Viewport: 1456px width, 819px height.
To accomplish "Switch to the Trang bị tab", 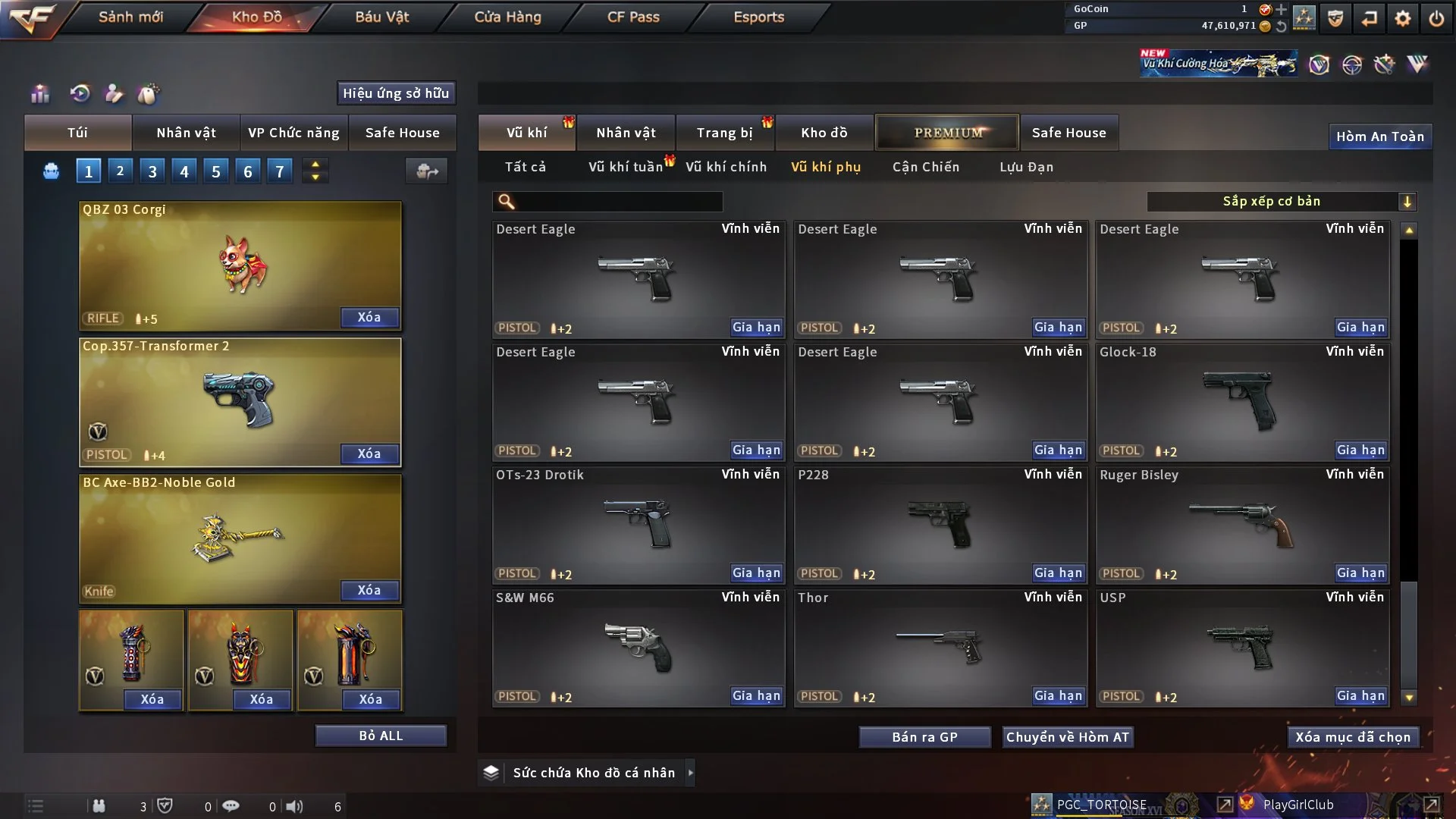I will click(724, 133).
